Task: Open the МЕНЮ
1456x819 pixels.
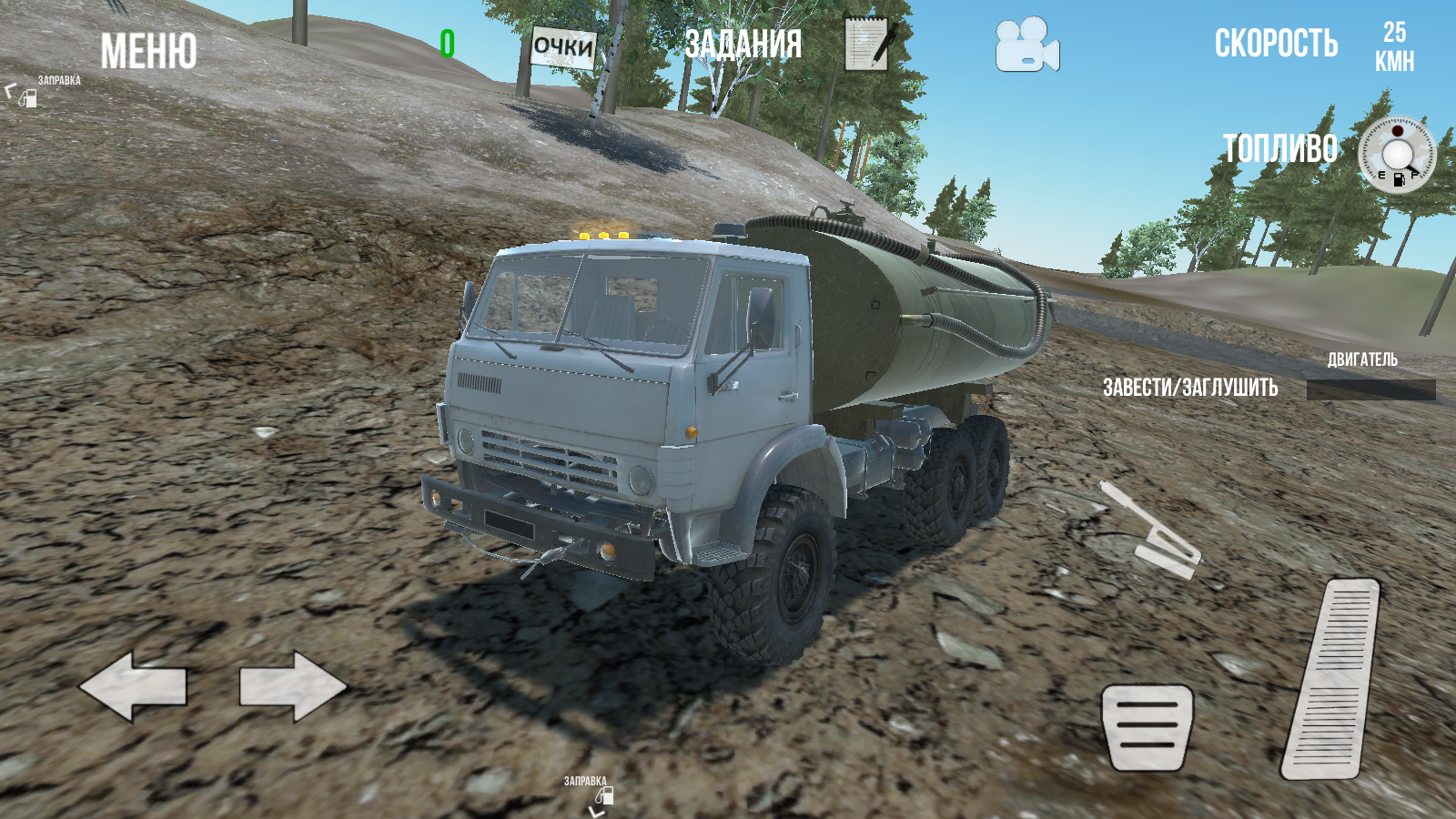Action: pos(148,50)
